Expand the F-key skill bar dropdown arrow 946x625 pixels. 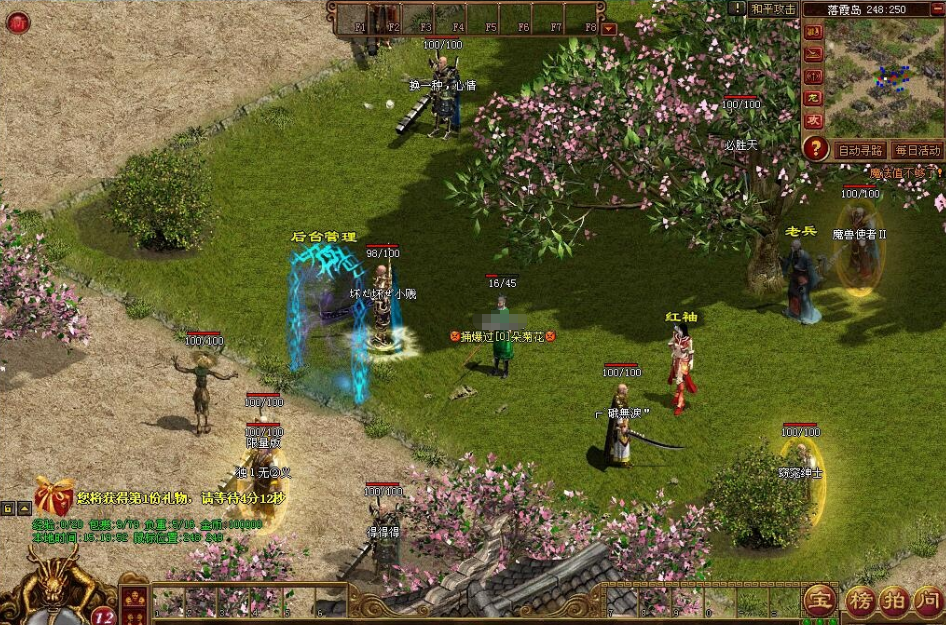click(x=610, y=28)
